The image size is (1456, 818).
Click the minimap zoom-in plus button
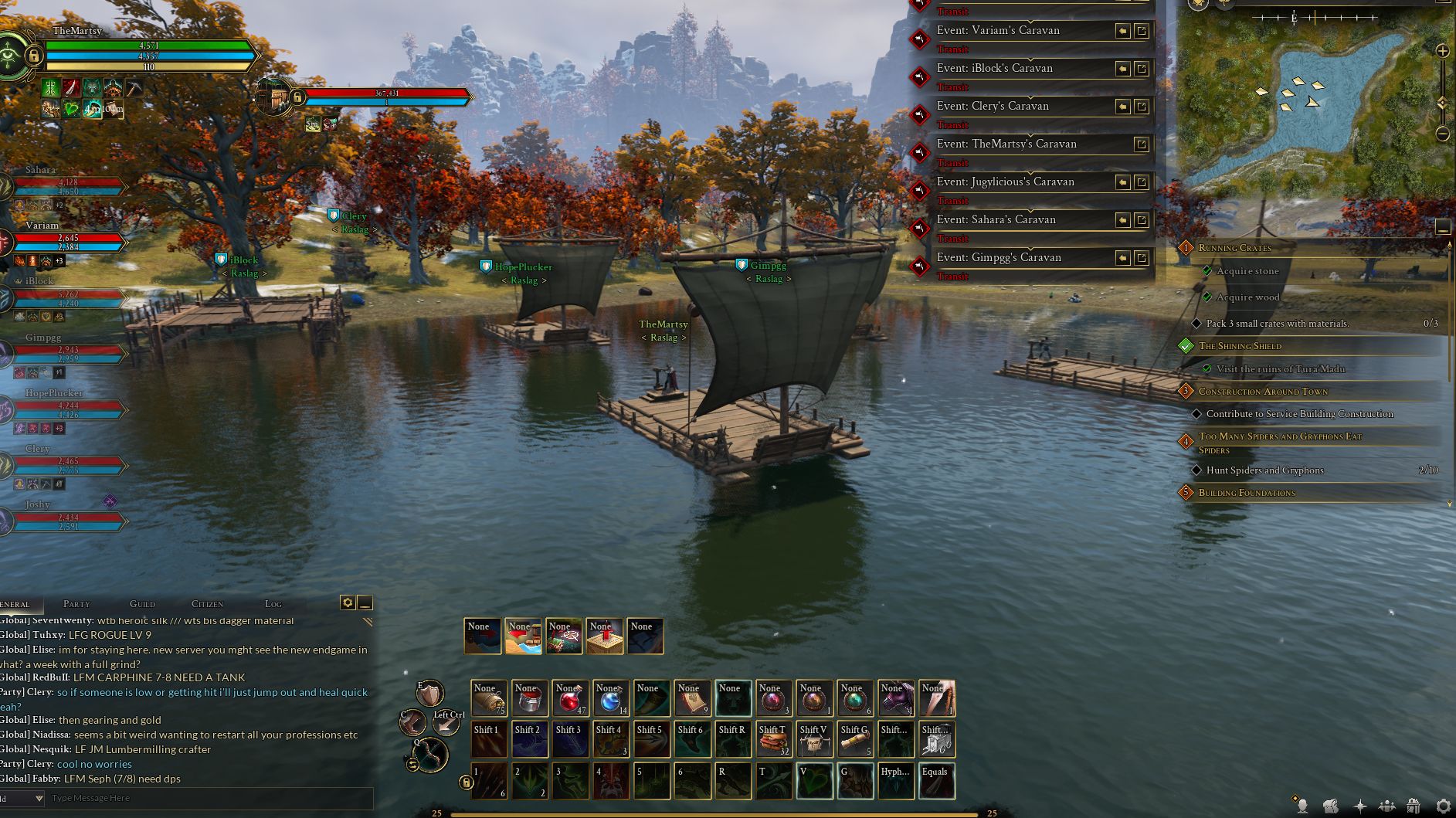(x=1442, y=51)
